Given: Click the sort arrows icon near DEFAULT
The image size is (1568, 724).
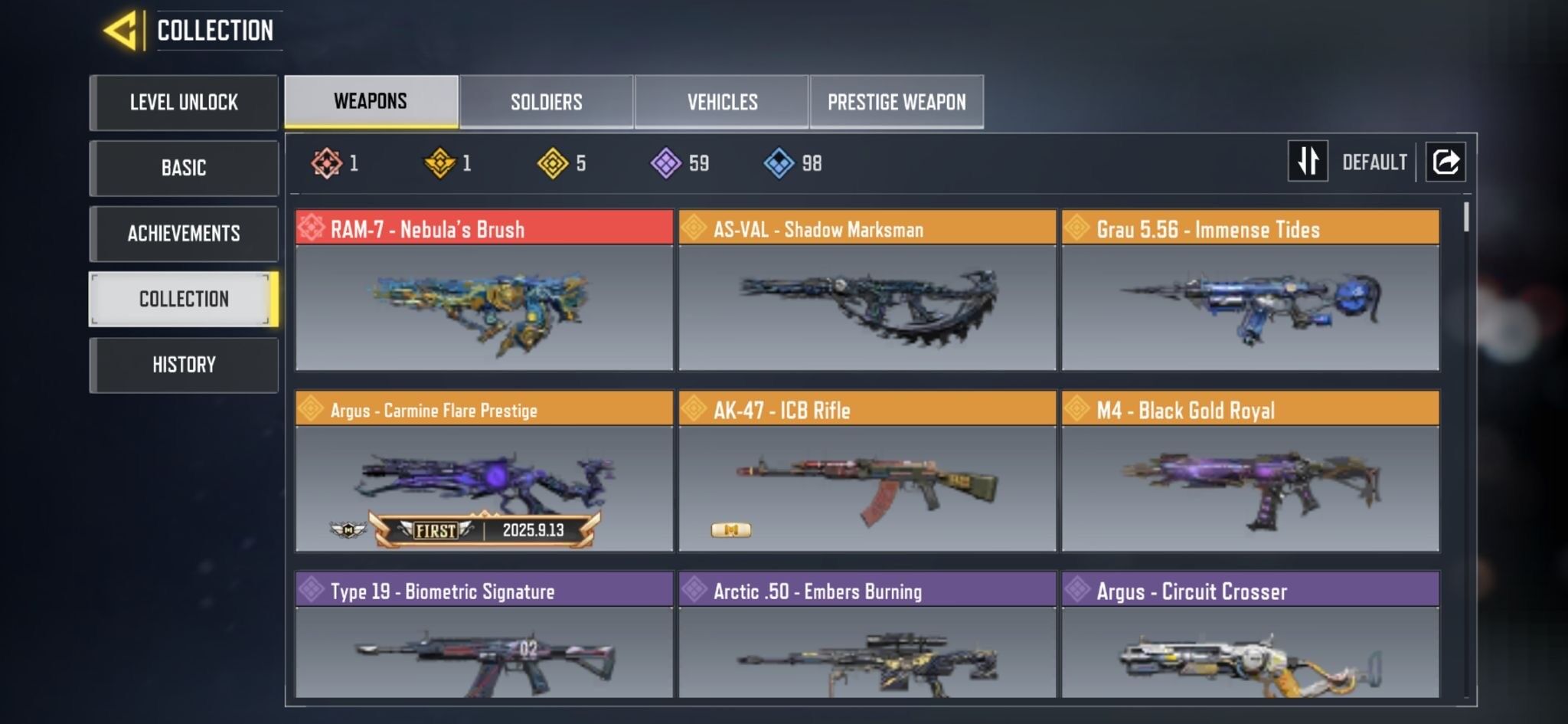Looking at the screenshot, I should click(1308, 162).
